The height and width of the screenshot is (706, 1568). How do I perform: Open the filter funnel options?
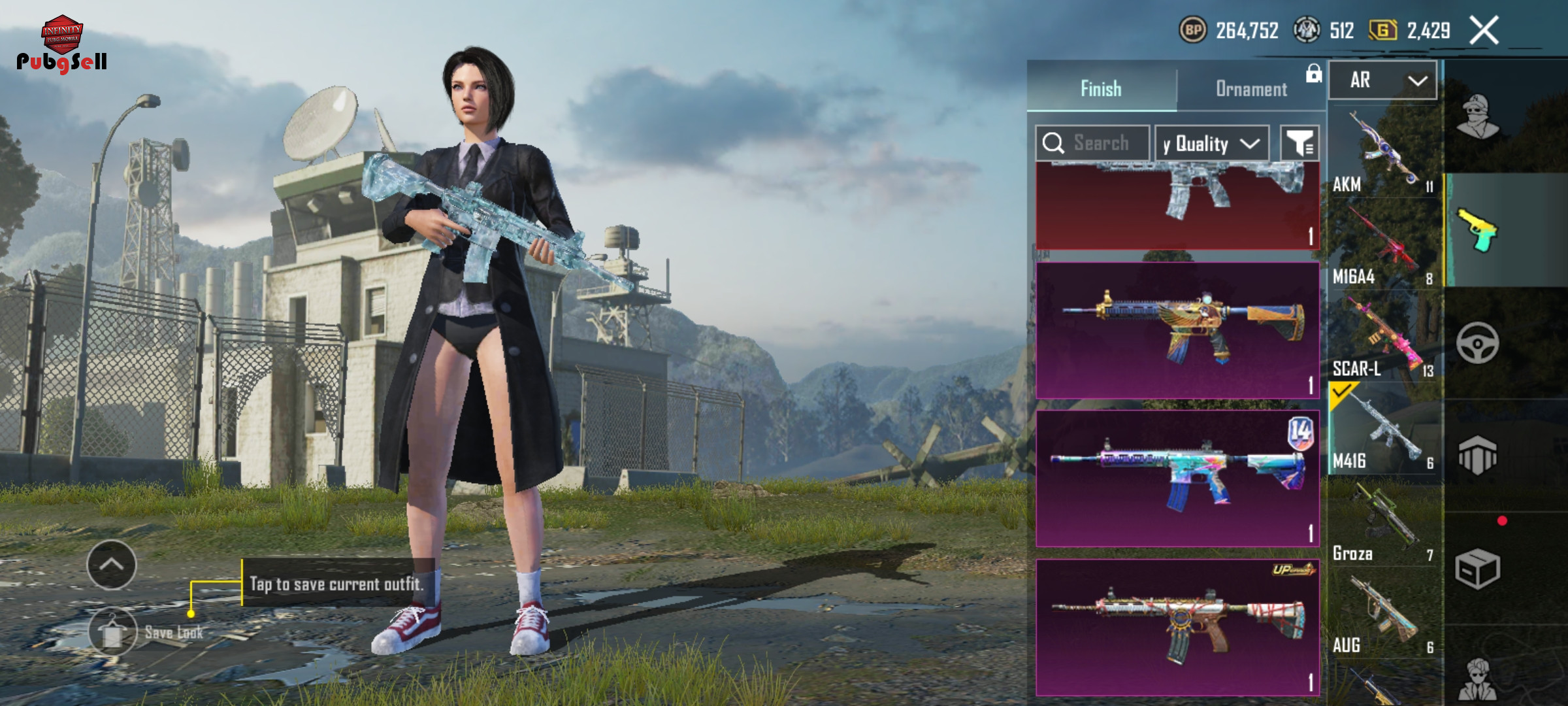coord(1299,143)
